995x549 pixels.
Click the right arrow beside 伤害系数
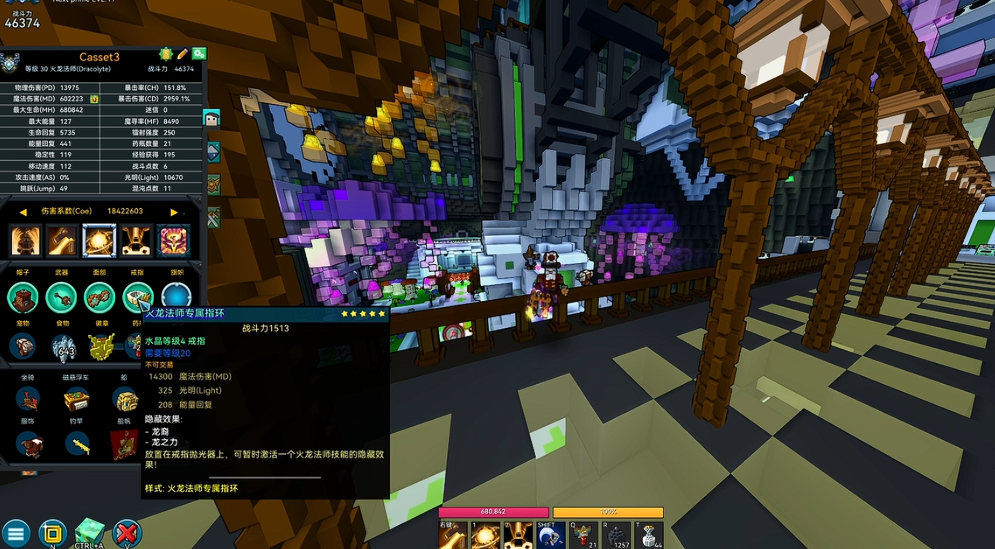[174, 212]
